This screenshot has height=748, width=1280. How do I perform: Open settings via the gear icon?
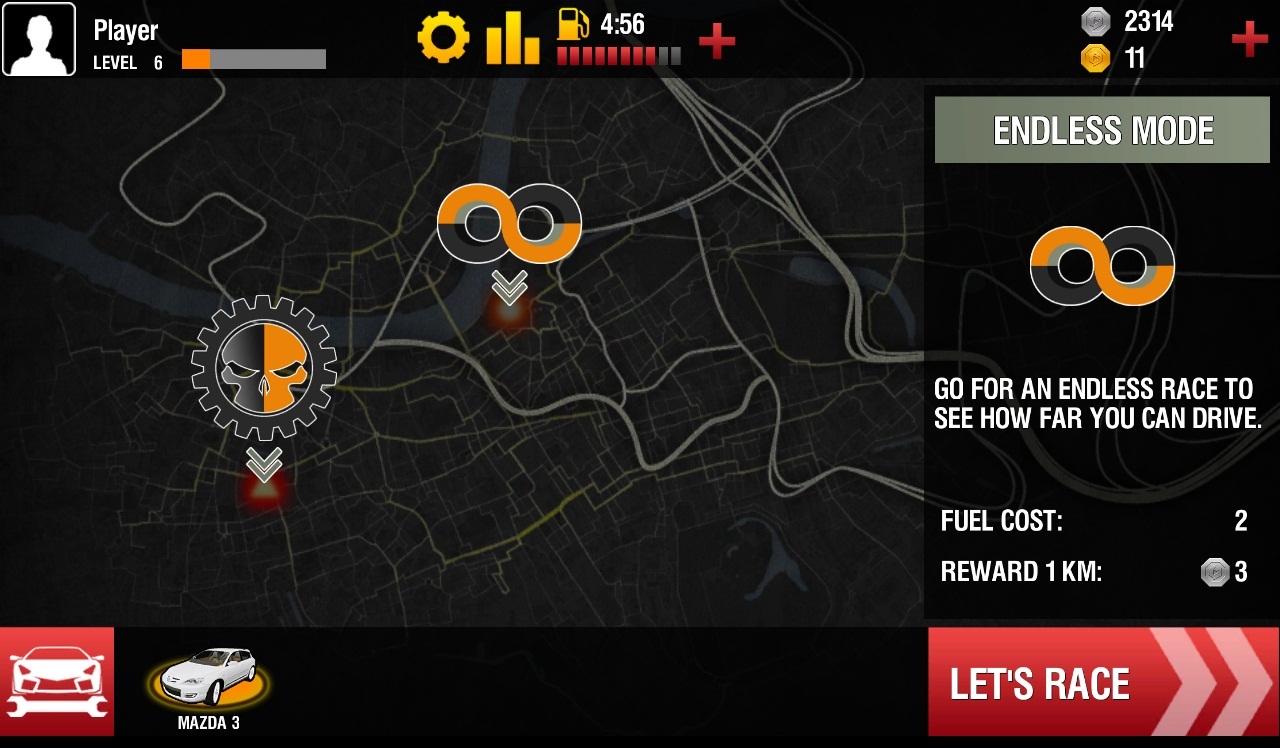pyautogui.click(x=443, y=40)
